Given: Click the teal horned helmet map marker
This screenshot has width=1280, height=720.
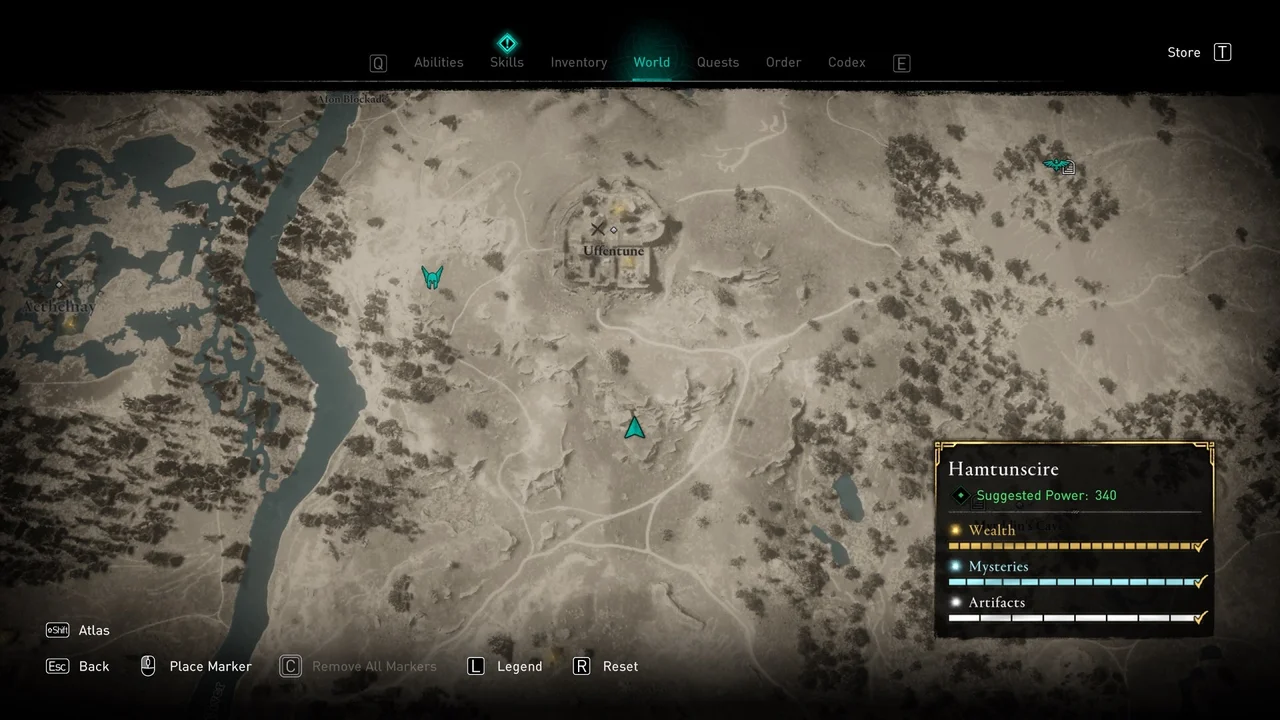Looking at the screenshot, I should [x=432, y=277].
